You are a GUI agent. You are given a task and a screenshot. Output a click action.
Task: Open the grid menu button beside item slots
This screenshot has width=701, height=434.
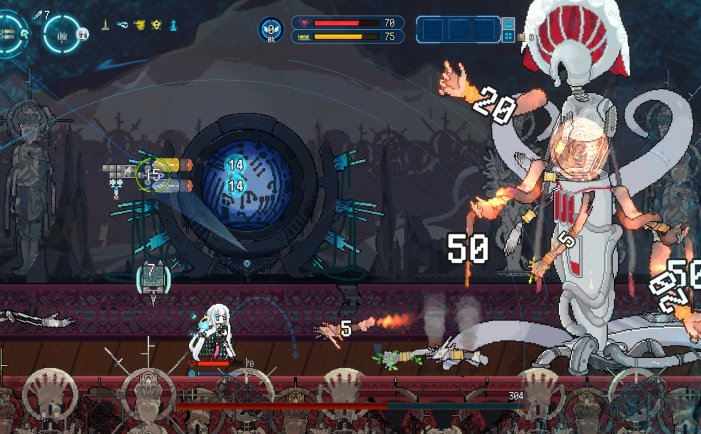(508, 37)
